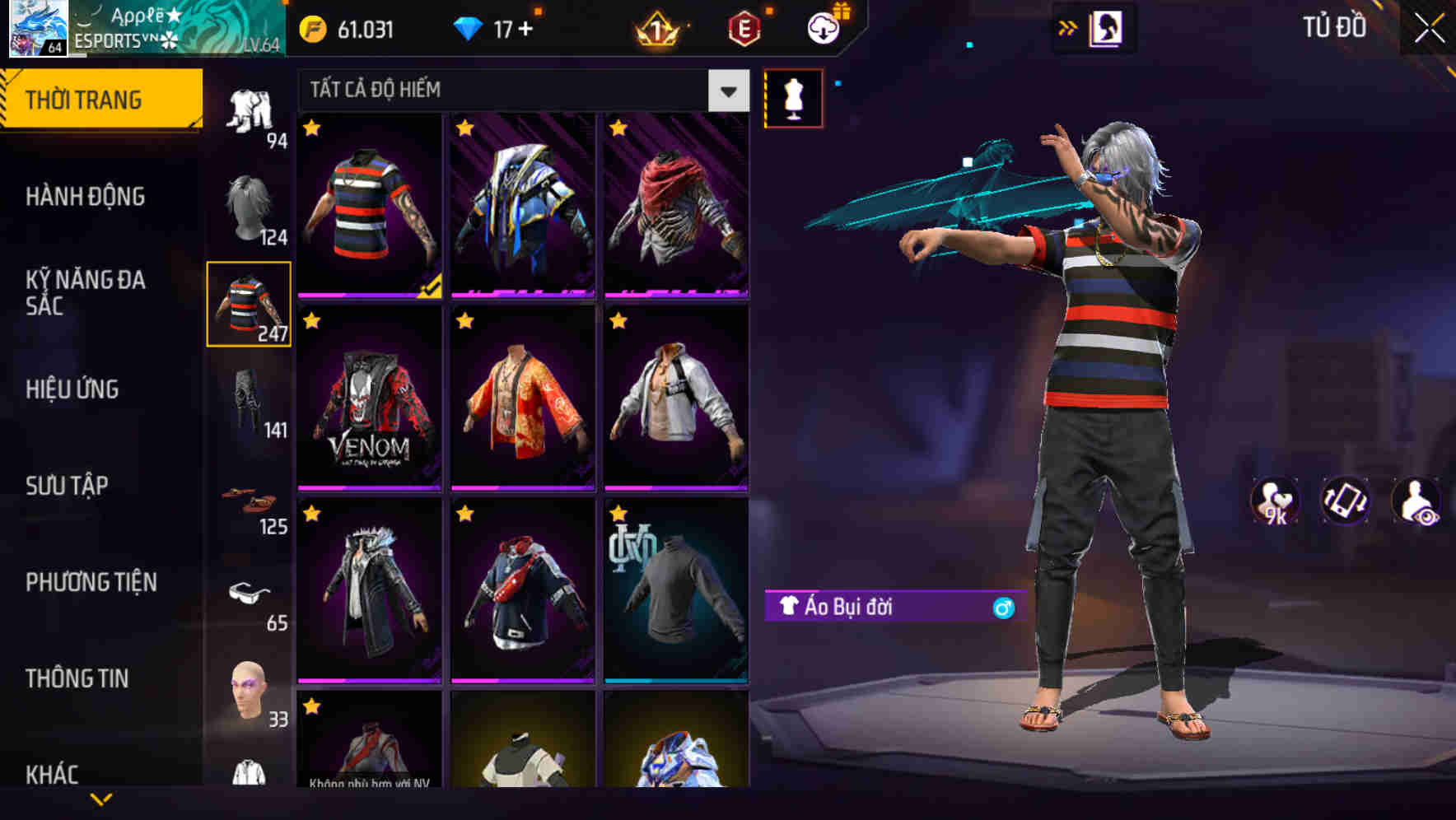The width and height of the screenshot is (1456, 820).
Task: Open the SƯU TẬP menu section
Action: coord(68,486)
